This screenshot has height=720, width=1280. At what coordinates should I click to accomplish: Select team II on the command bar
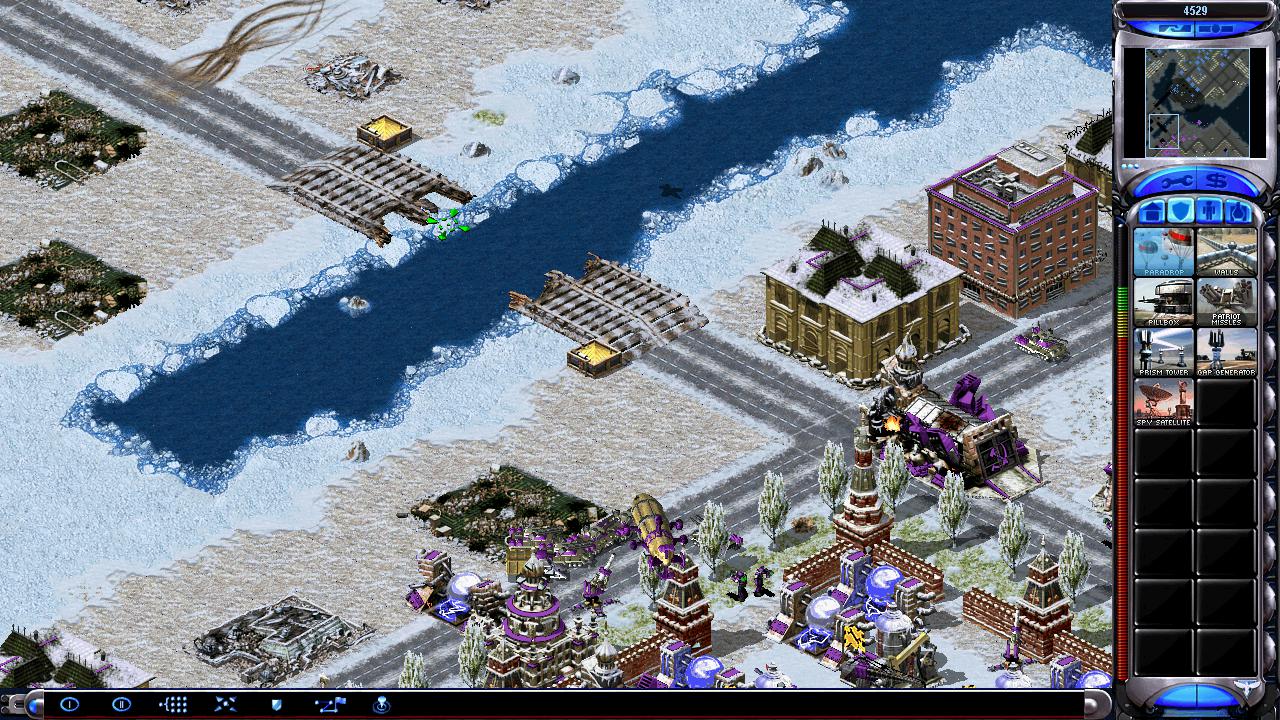(121, 704)
